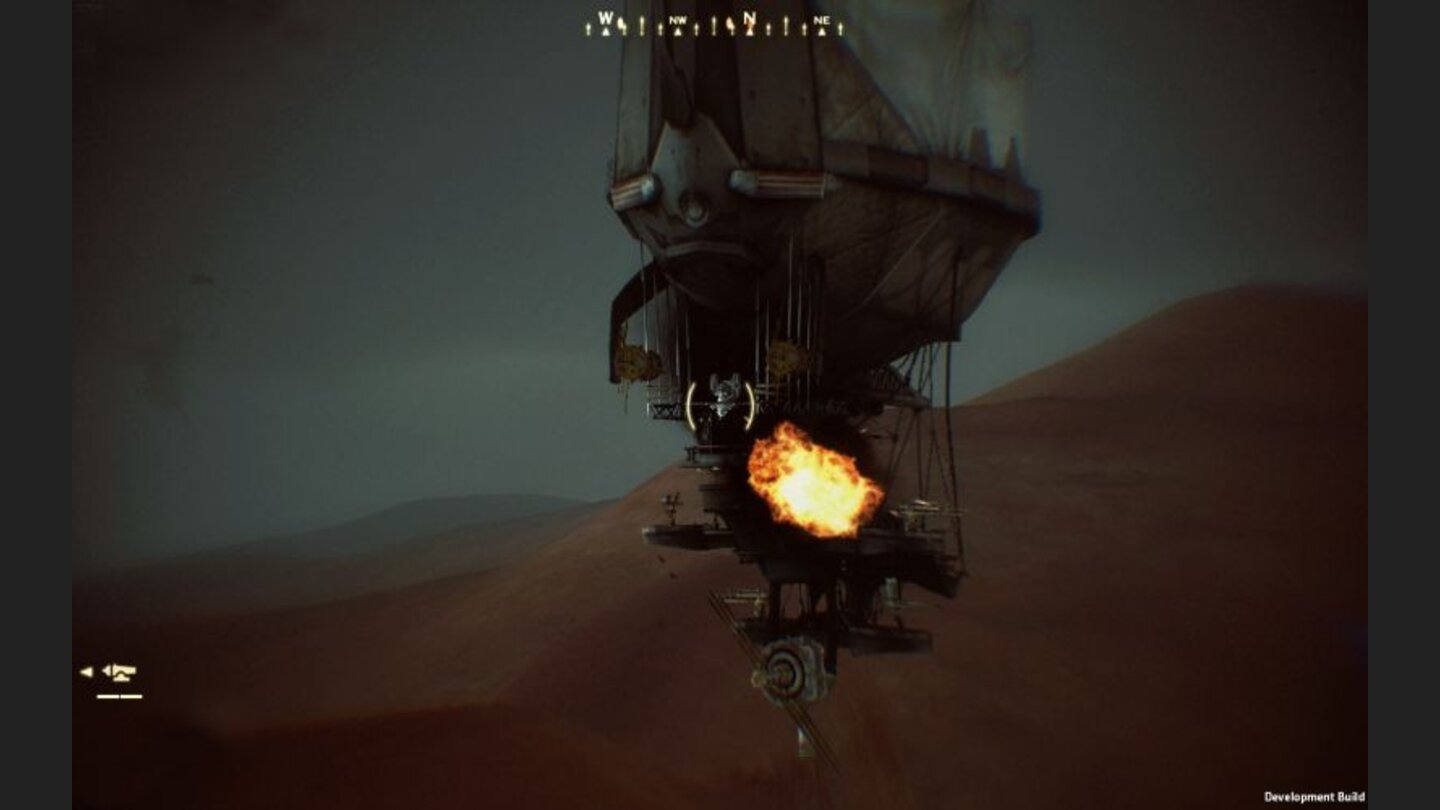Click the enemy indicator between NW and N
The image size is (1440, 810).
pyautogui.click(x=731, y=25)
